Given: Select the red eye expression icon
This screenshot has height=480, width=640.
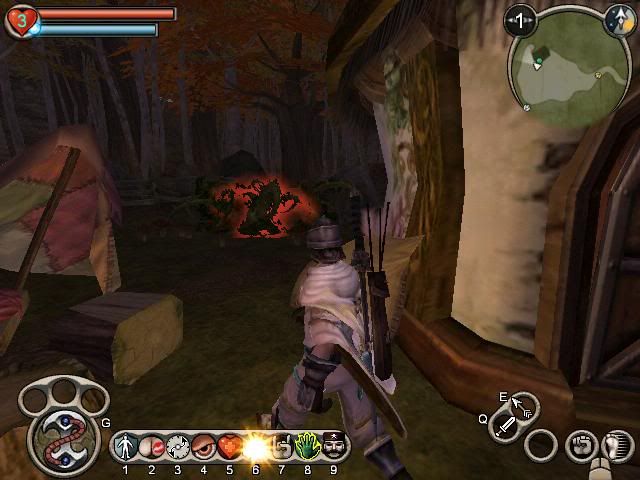Looking at the screenshot, I should tap(204, 445).
